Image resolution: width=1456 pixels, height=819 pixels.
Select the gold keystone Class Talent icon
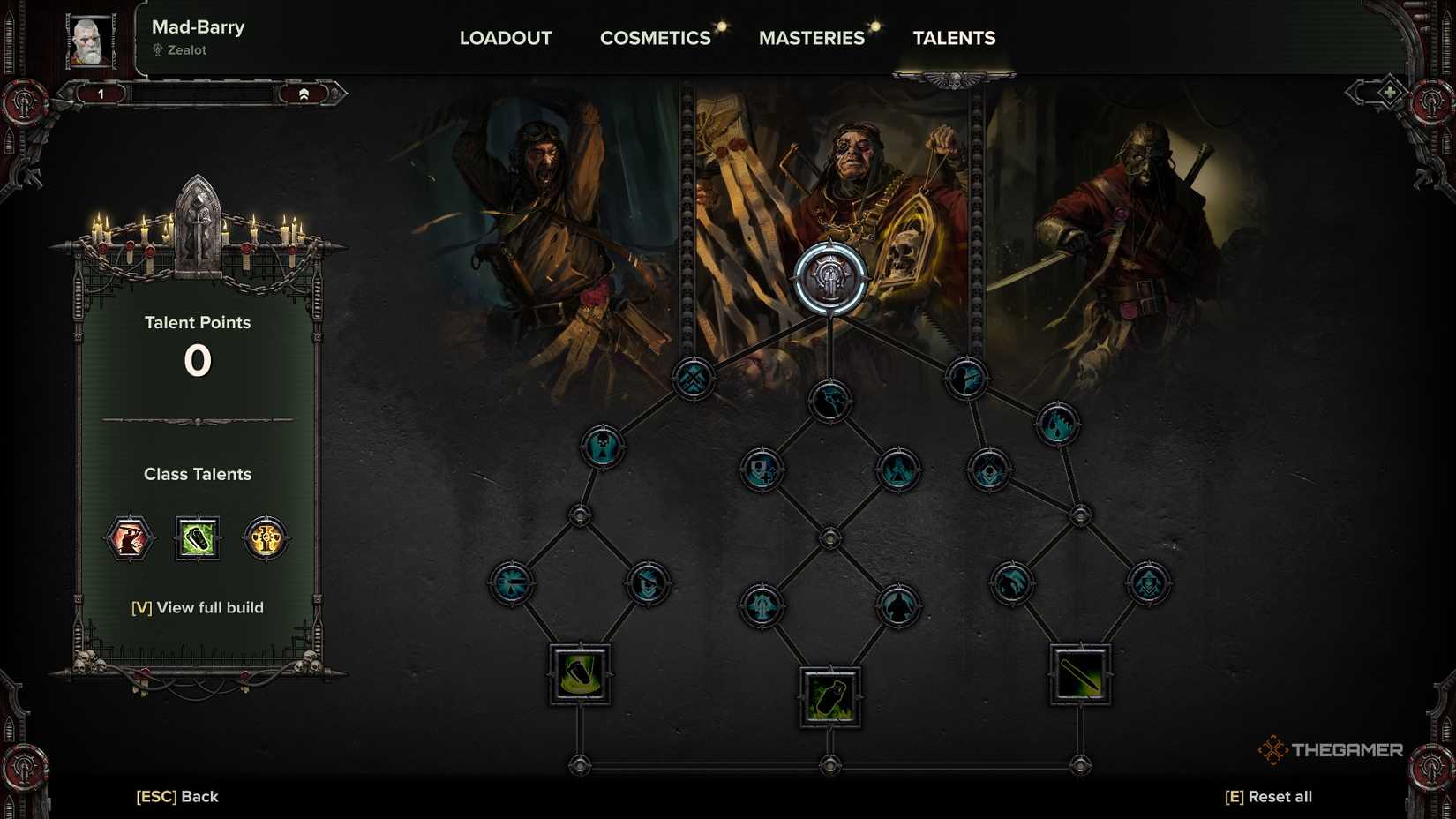coord(266,538)
